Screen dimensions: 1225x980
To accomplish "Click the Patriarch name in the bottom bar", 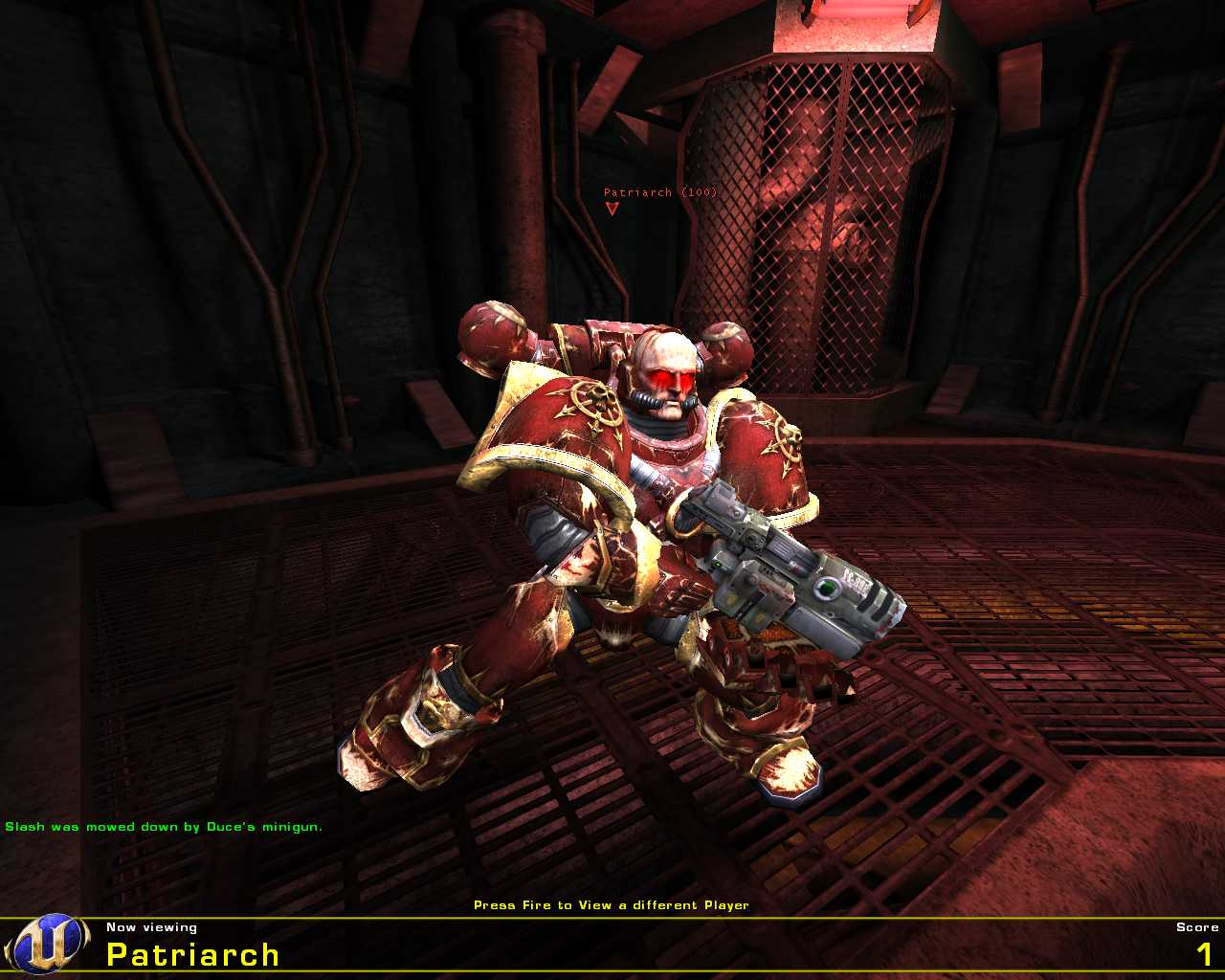I will coord(191,954).
